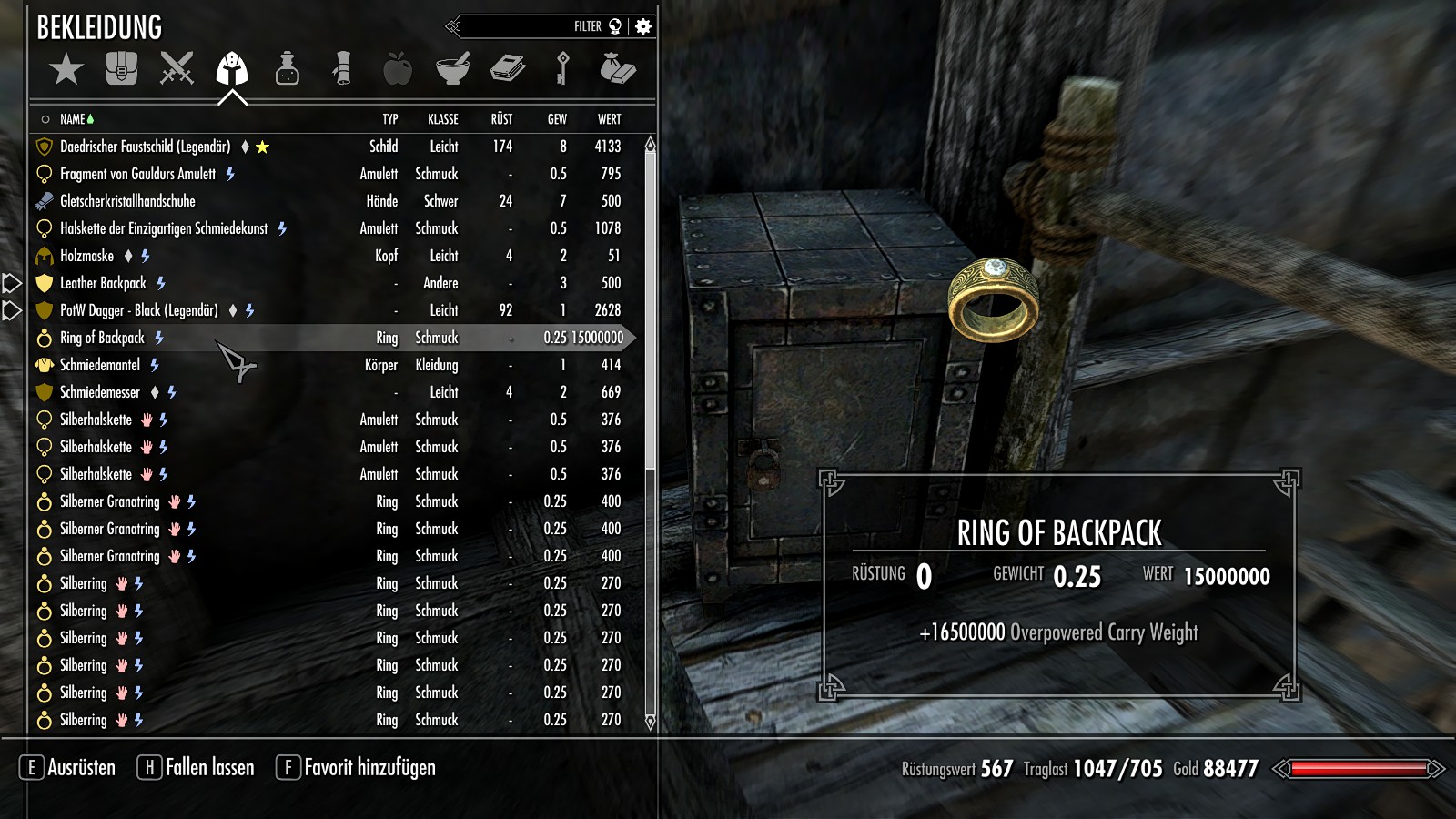Click the Ausrüsten equip button
This screenshot has height=819, width=1456.
click(x=68, y=768)
